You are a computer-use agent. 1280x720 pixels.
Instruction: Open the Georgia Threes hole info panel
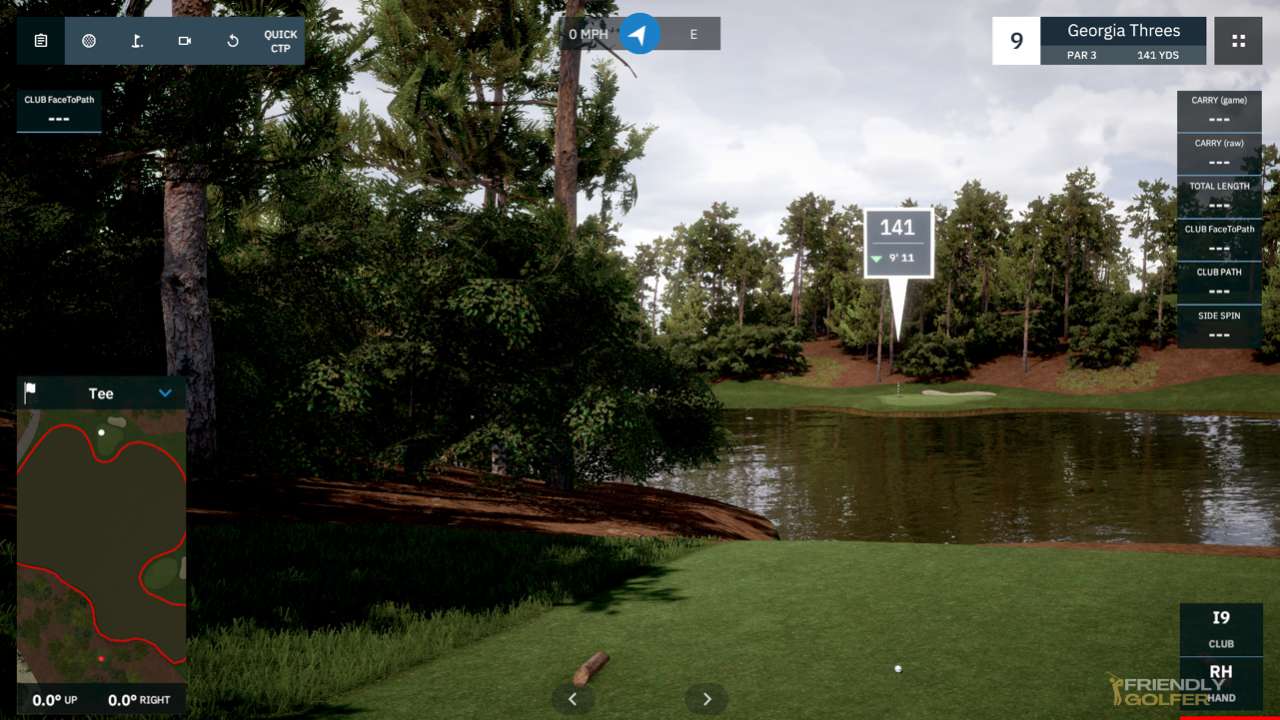pos(1123,41)
